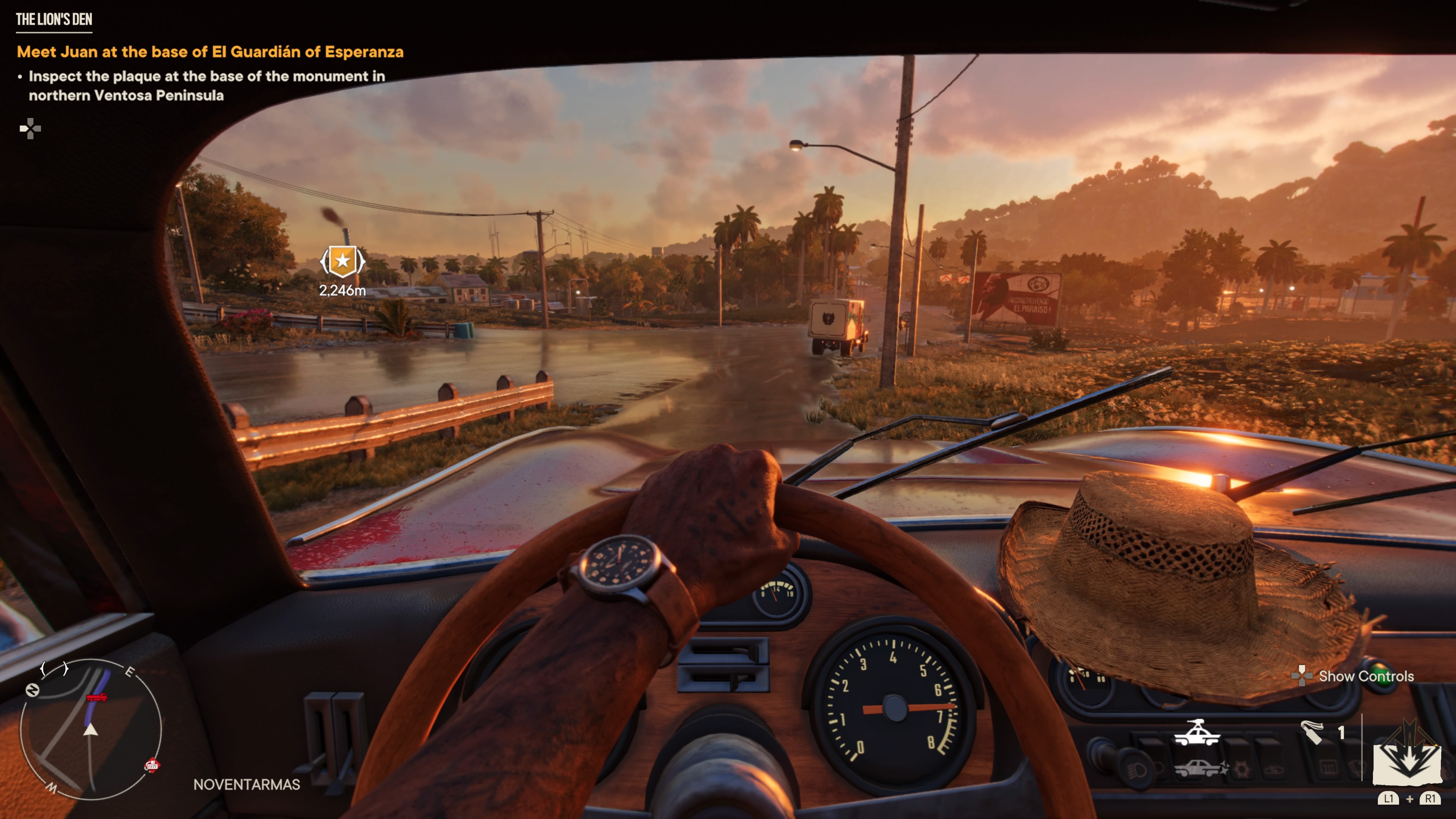The width and height of the screenshot is (1456, 819).
Task: Click the red radio station minimap marker
Action: [x=152, y=765]
